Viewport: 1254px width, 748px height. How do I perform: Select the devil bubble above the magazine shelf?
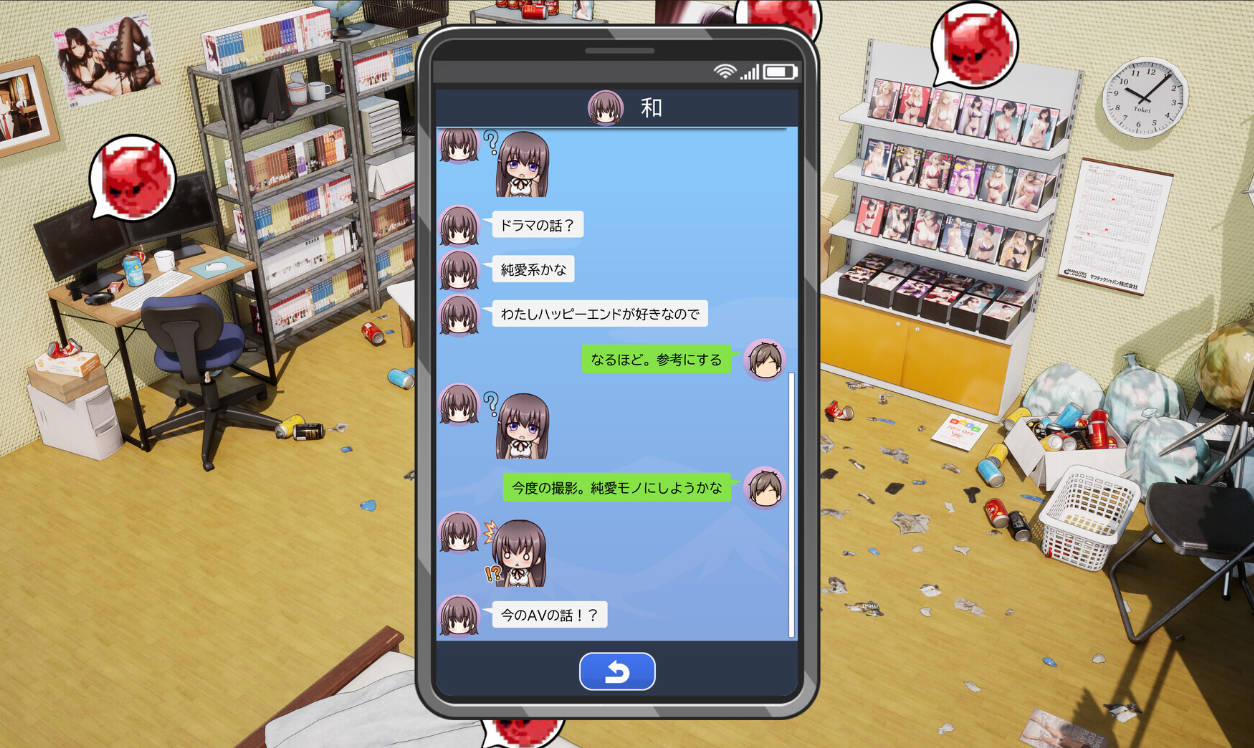coord(973,45)
